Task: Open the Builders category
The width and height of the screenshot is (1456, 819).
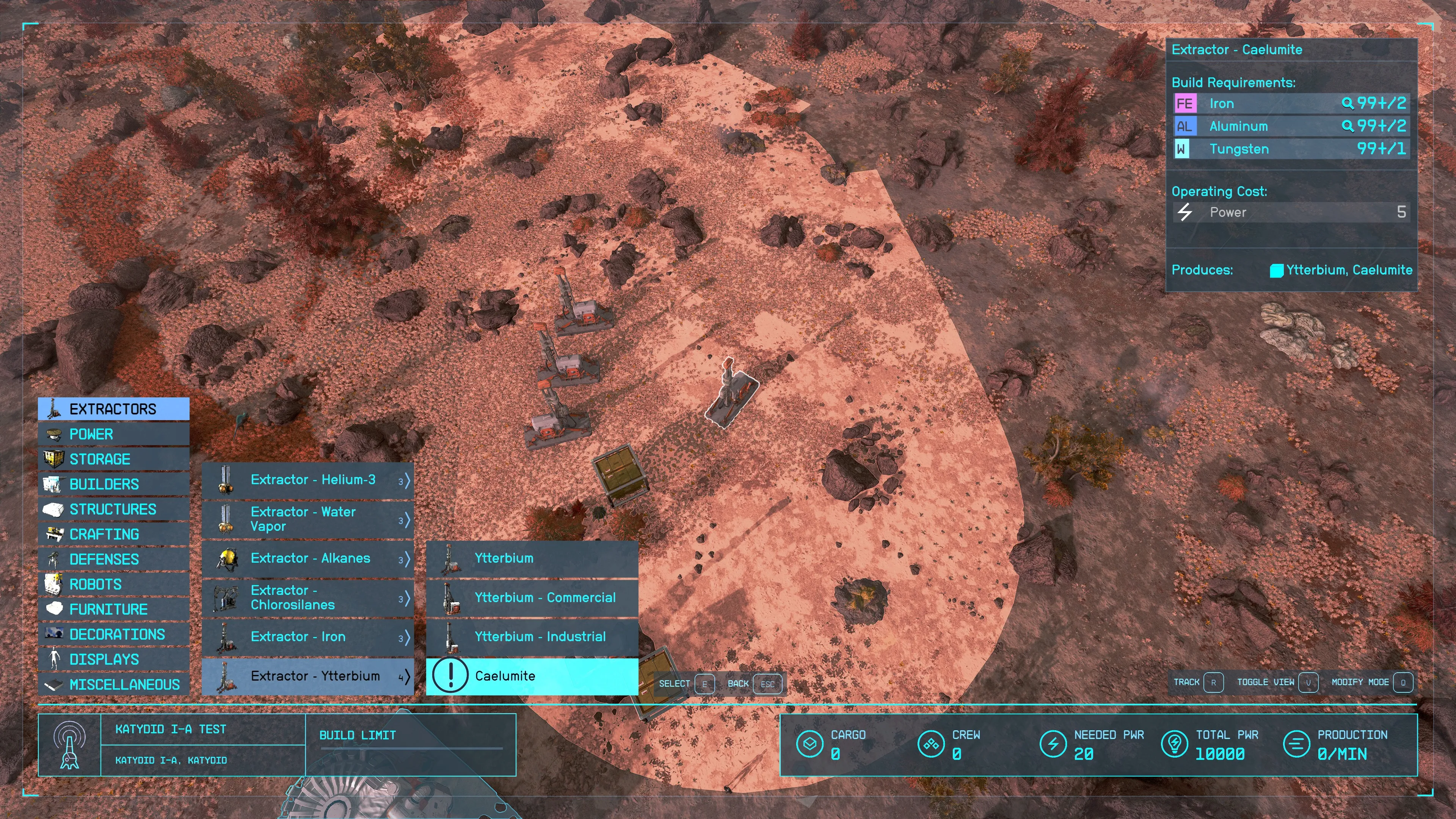Action: pyautogui.click(x=113, y=484)
